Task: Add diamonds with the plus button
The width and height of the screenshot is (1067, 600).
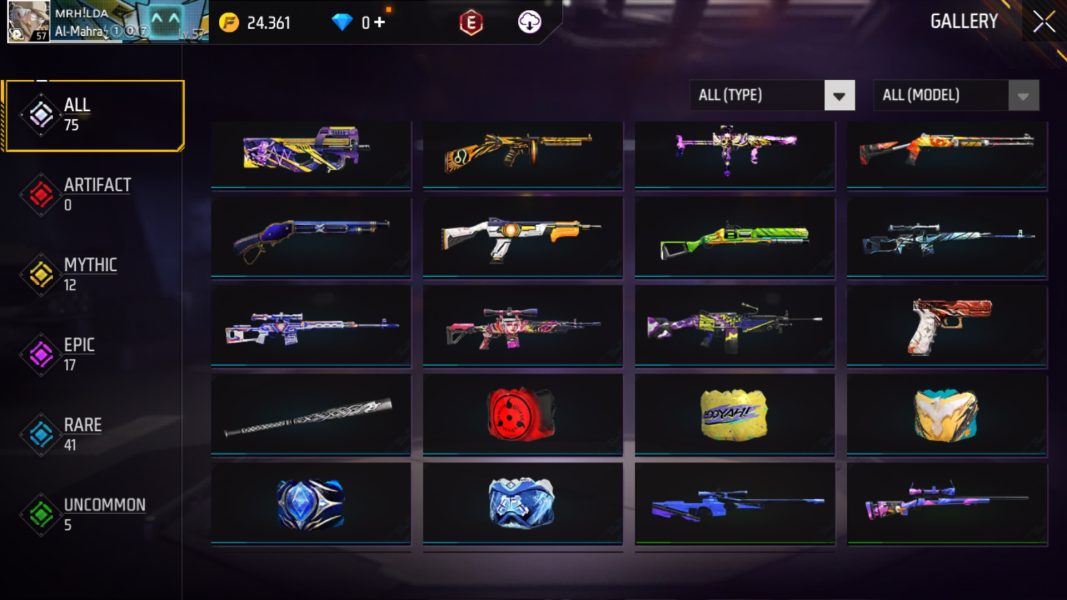Action: pyautogui.click(x=379, y=22)
